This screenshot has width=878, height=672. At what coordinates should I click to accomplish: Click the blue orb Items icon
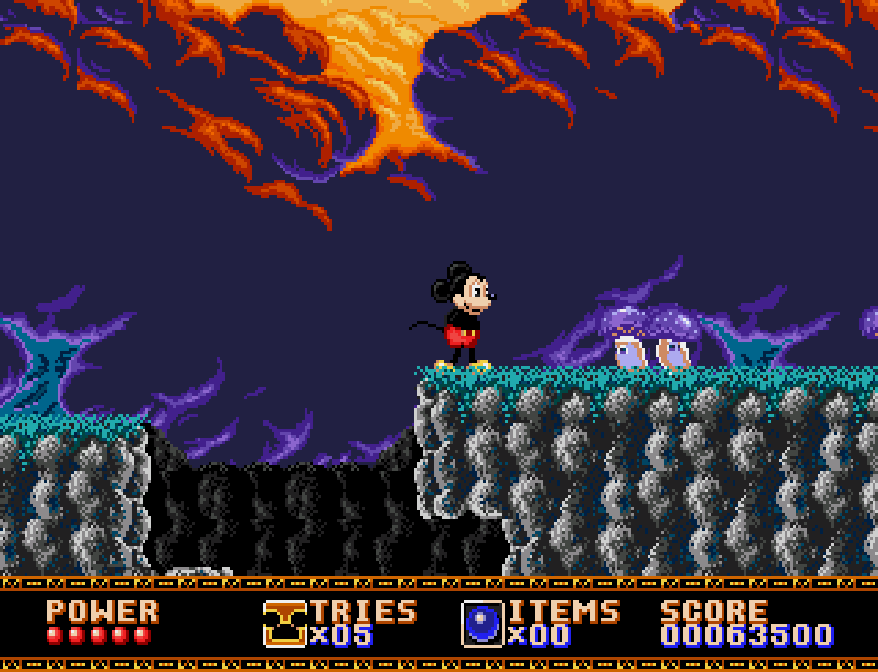(x=482, y=623)
